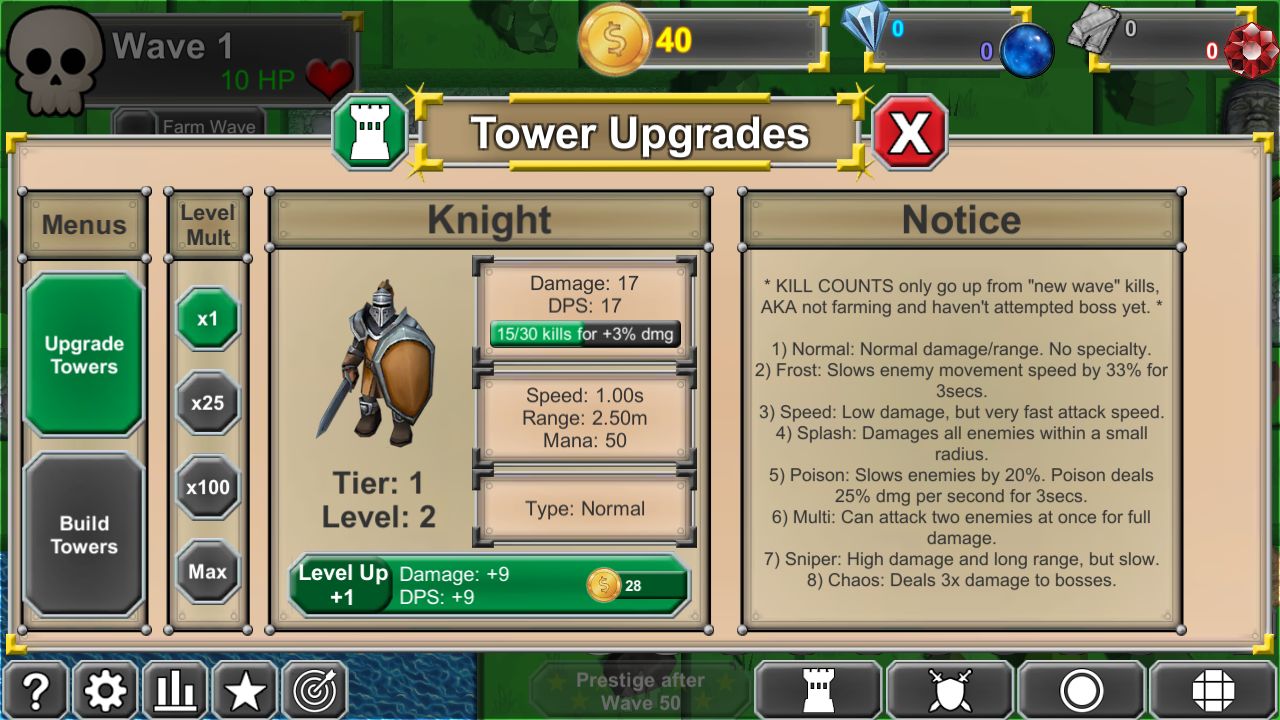Click the gold coin currency icon

click(614, 40)
